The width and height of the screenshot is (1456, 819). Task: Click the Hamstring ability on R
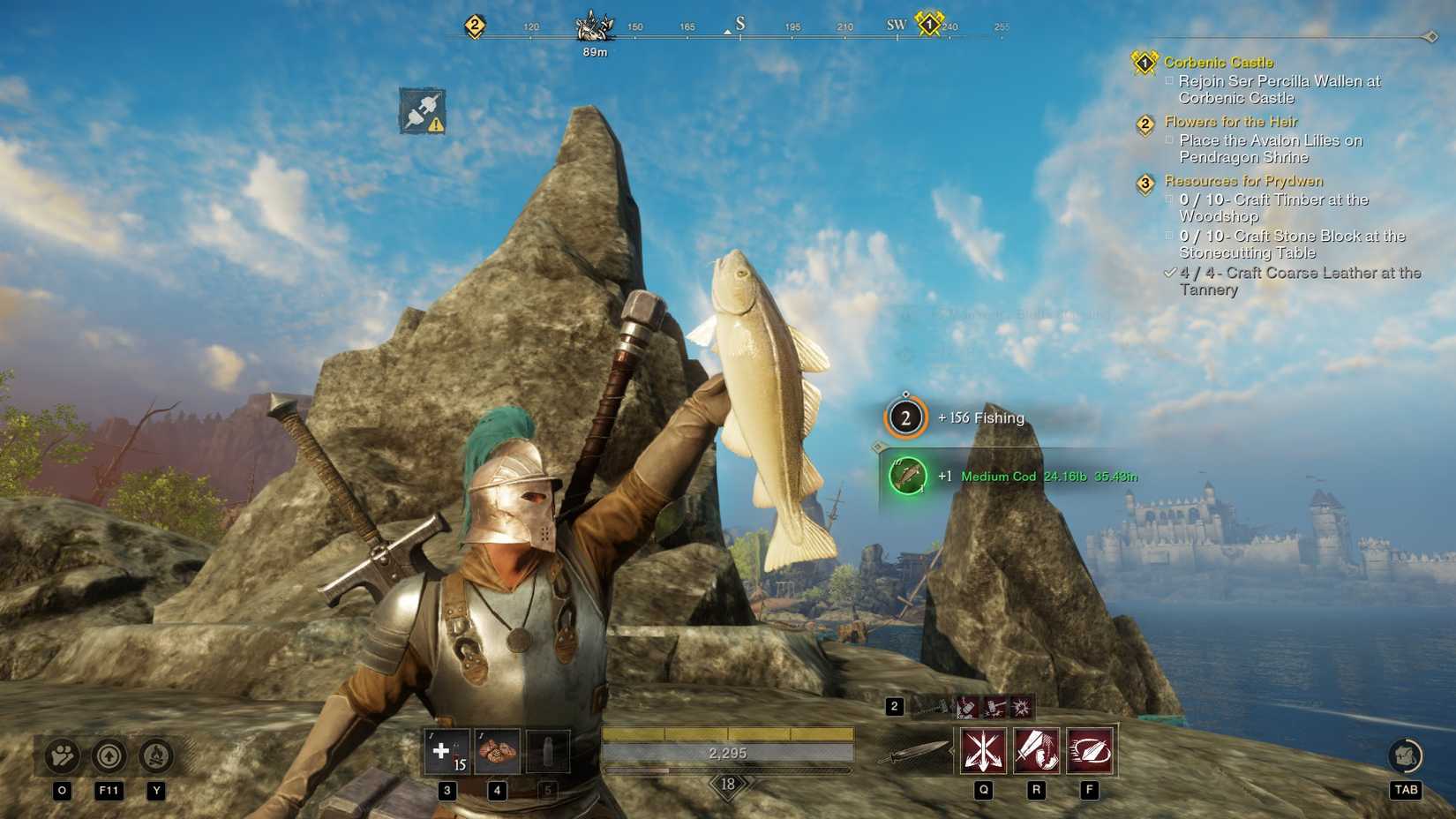click(x=1035, y=750)
